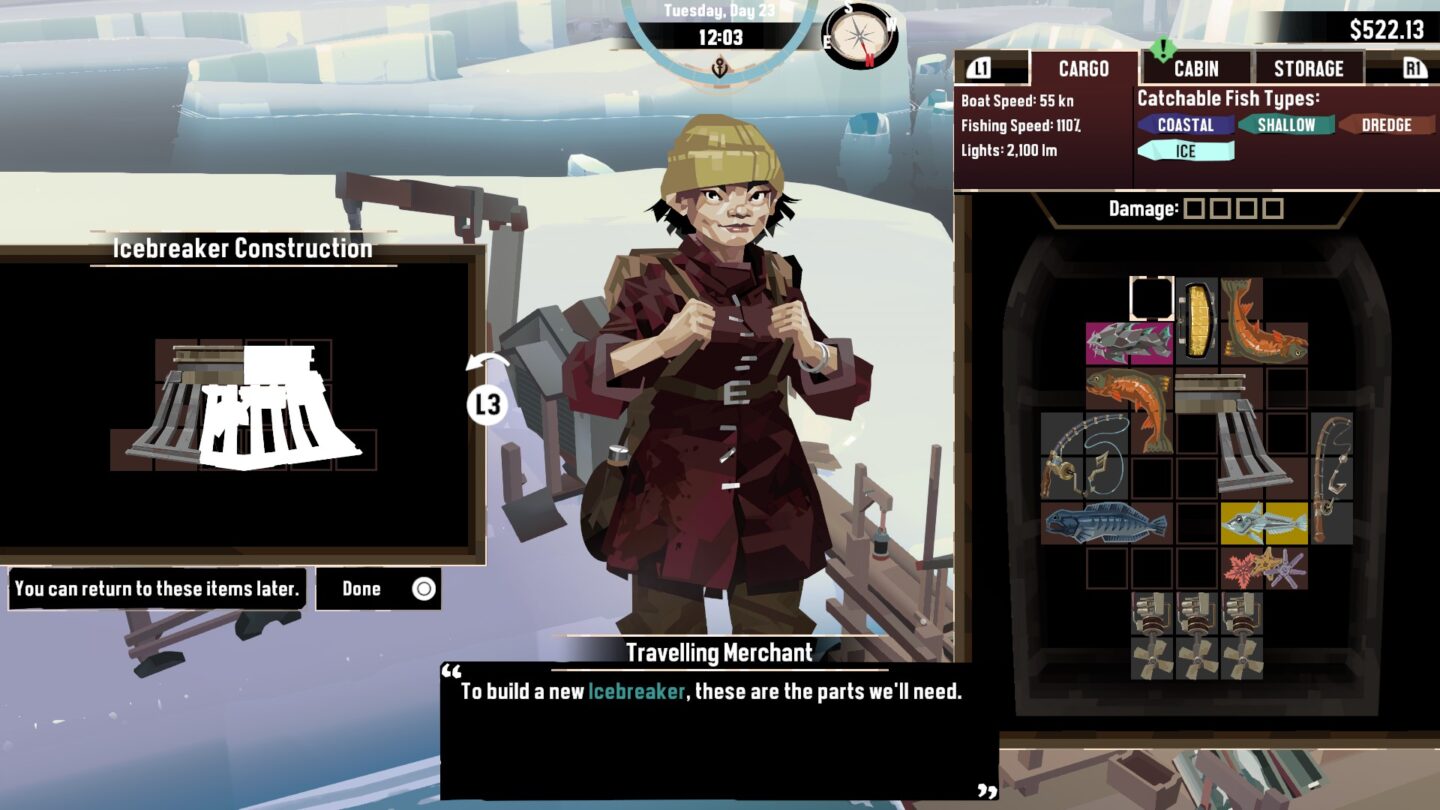
Task: Toggle the COASTAL fish type badge
Action: (1186, 125)
